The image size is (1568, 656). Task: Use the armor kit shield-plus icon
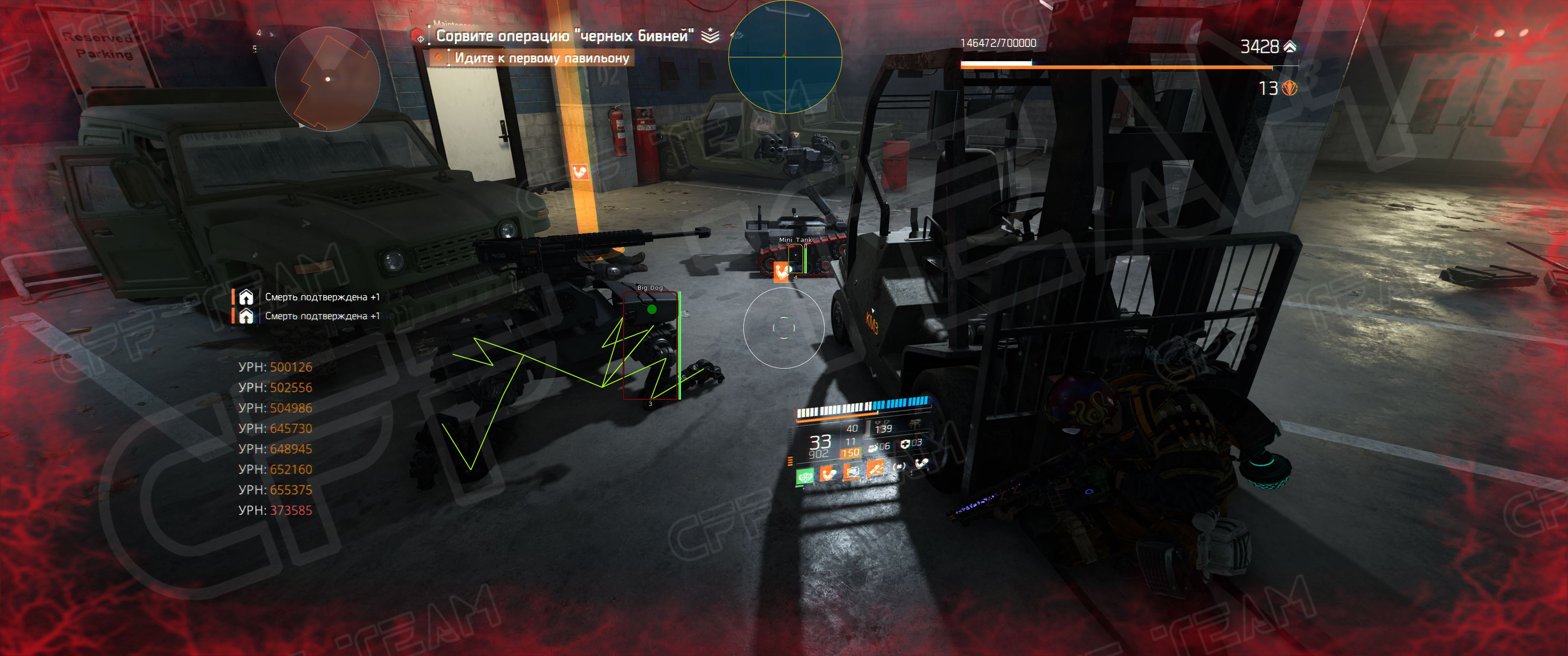[x=905, y=444]
